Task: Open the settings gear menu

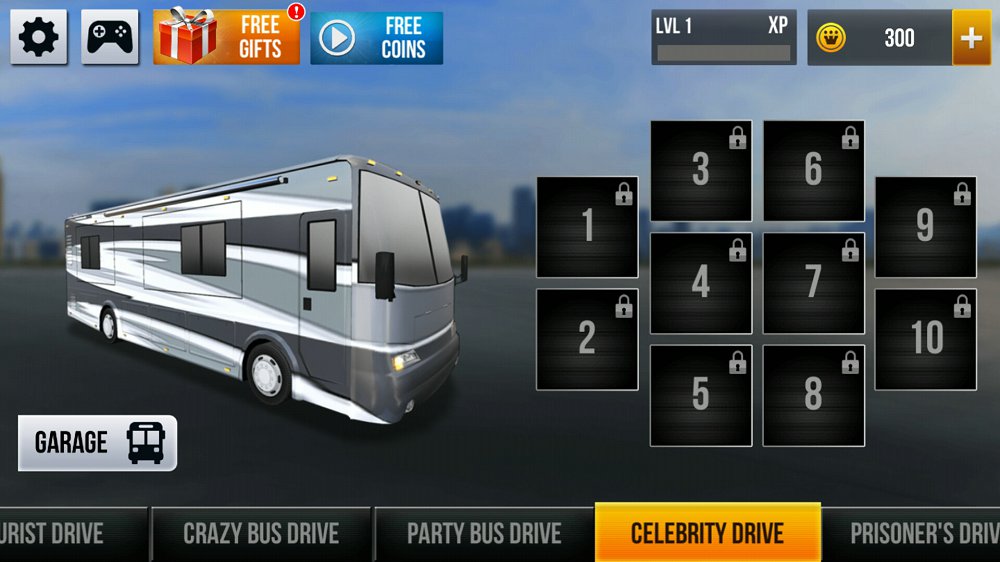Action: [x=39, y=38]
